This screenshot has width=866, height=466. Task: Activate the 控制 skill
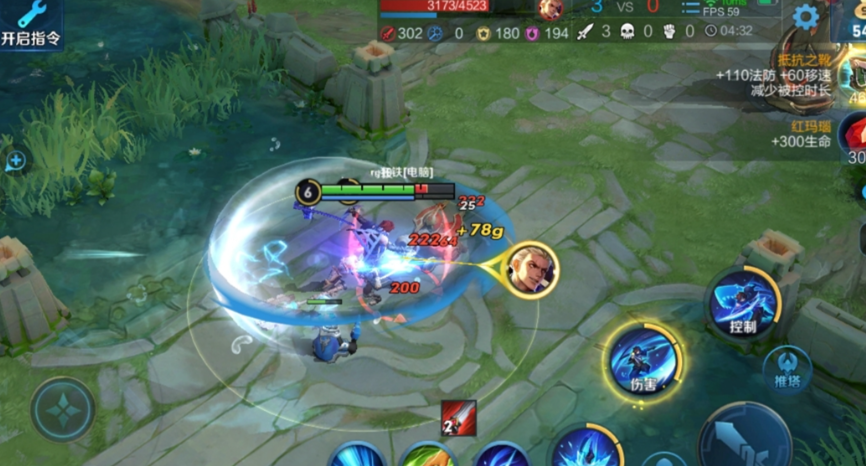[x=742, y=304]
